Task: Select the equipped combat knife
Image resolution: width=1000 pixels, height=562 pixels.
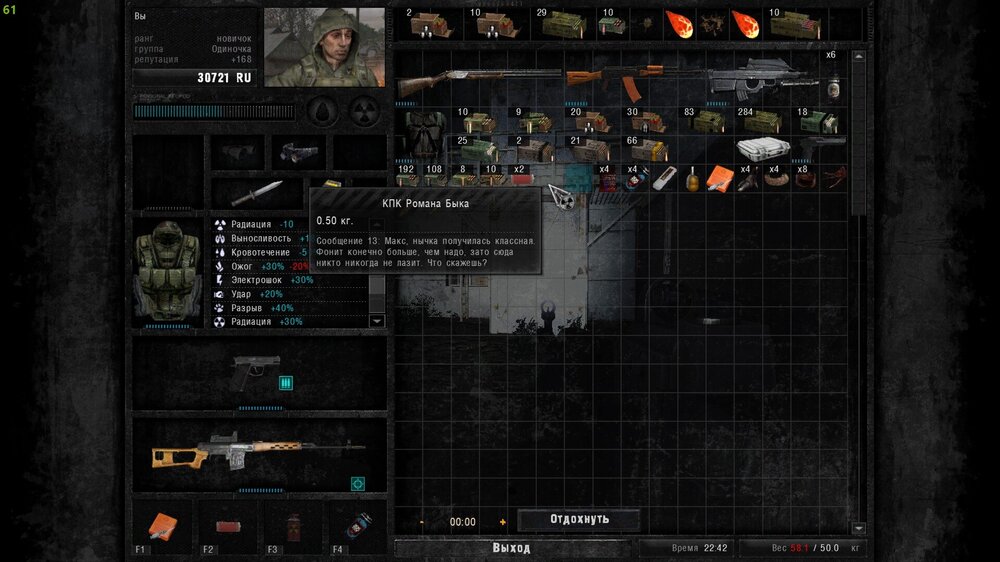Action: [x=257, y=193]
